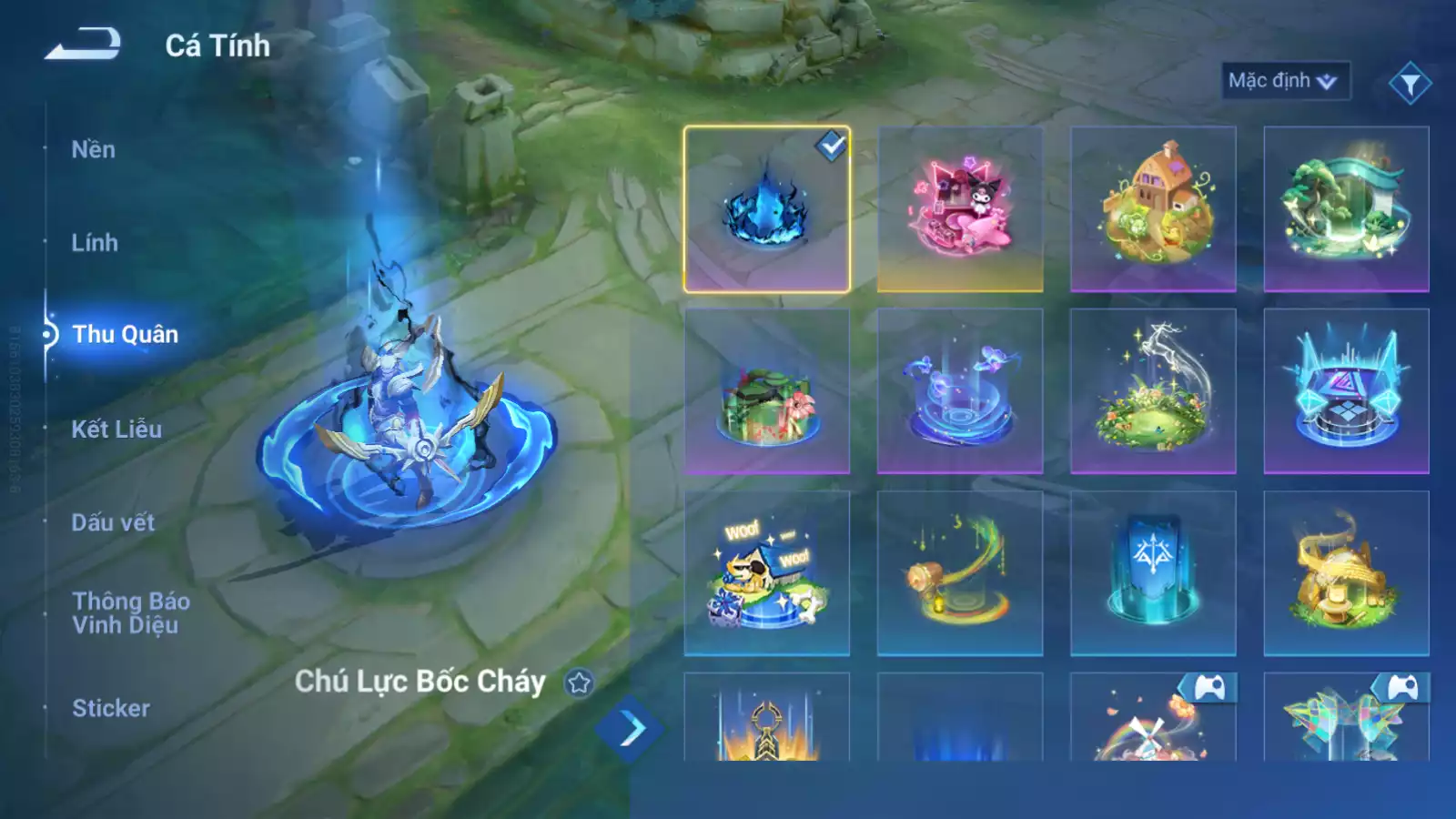This screenshot has height=819, width=1456.
Task: Click the blue right-arrow expand button
Action: [630, 729]
